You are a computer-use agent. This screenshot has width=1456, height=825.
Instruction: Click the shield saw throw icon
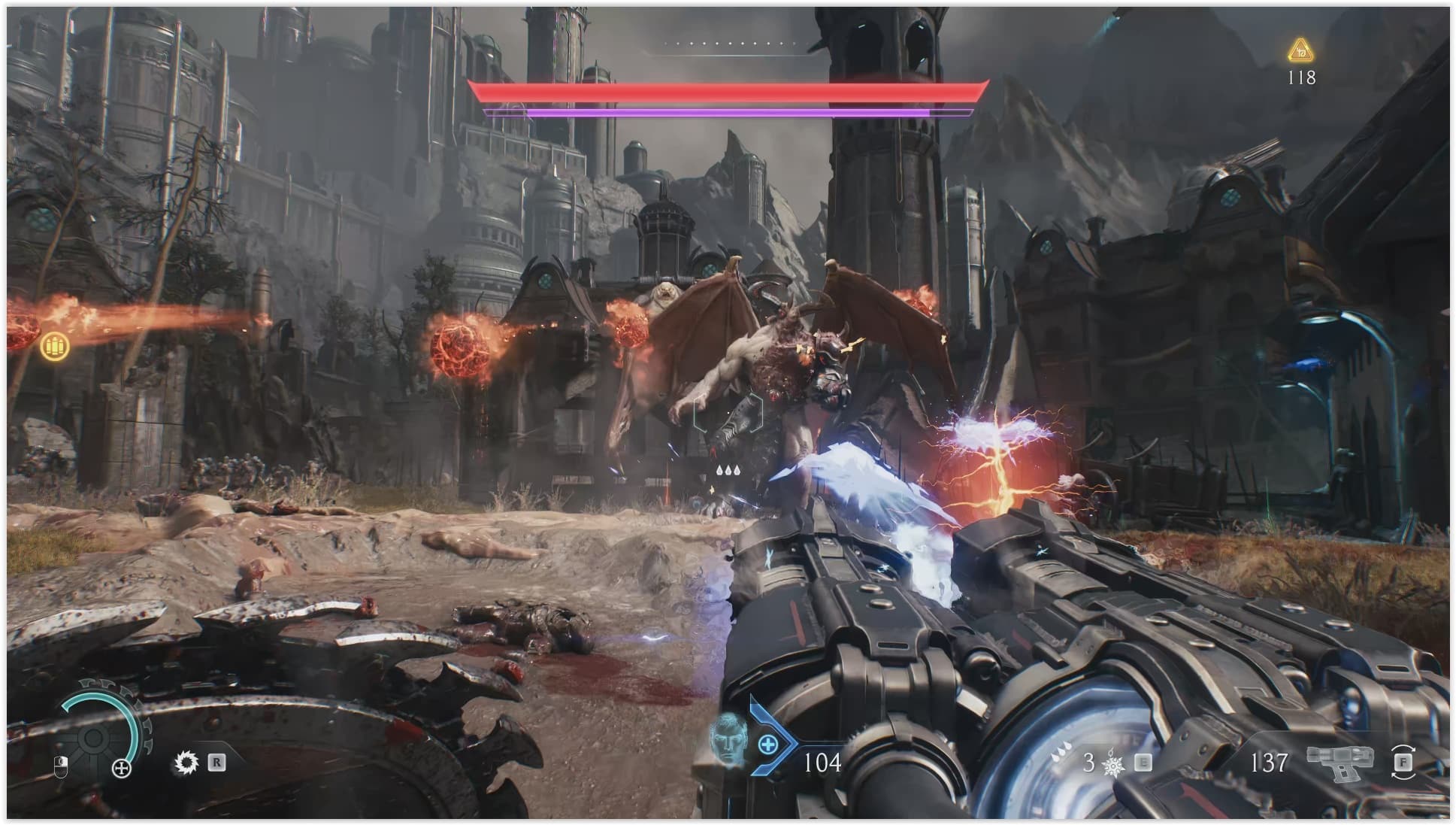[186, 763]
